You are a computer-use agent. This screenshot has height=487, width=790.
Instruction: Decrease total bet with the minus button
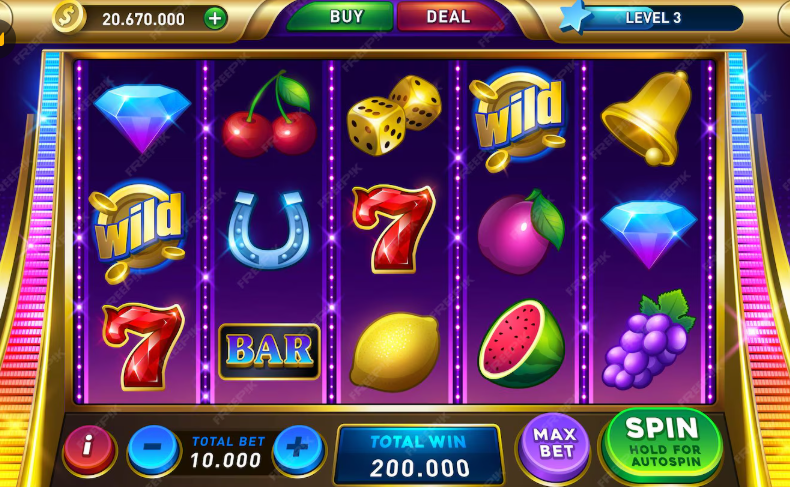(153, 447)
